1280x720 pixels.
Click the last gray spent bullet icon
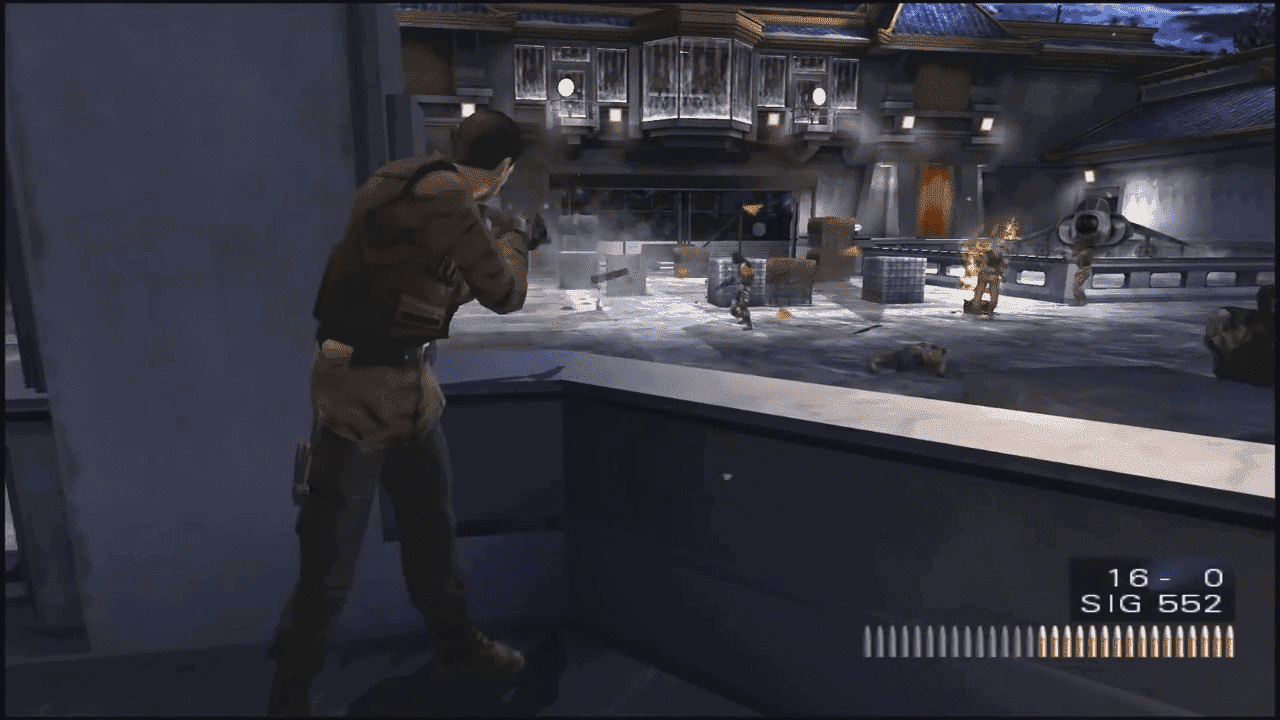[1032, 638]
